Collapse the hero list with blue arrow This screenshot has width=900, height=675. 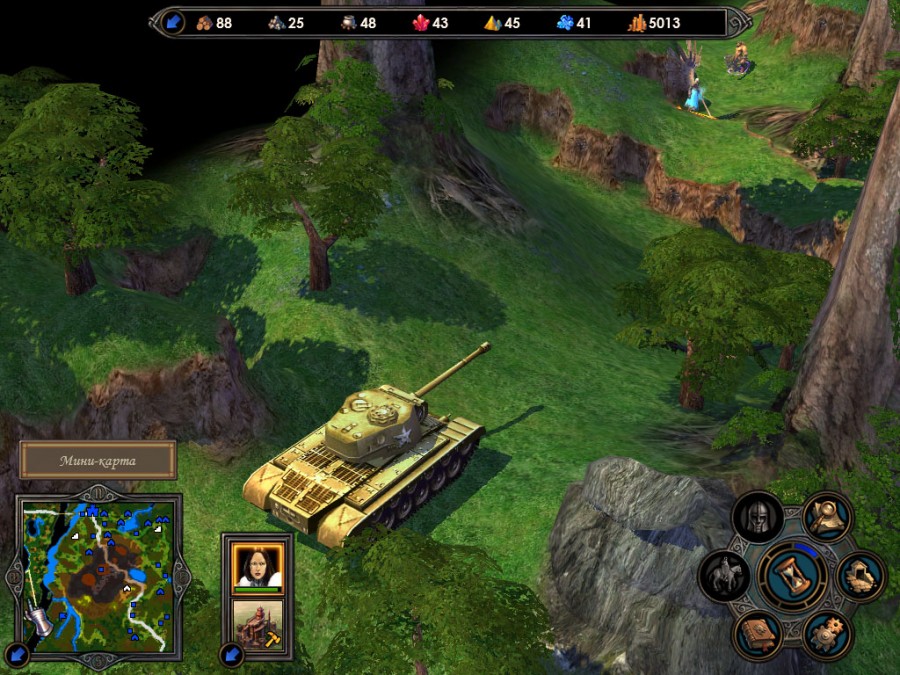[232, 655]
